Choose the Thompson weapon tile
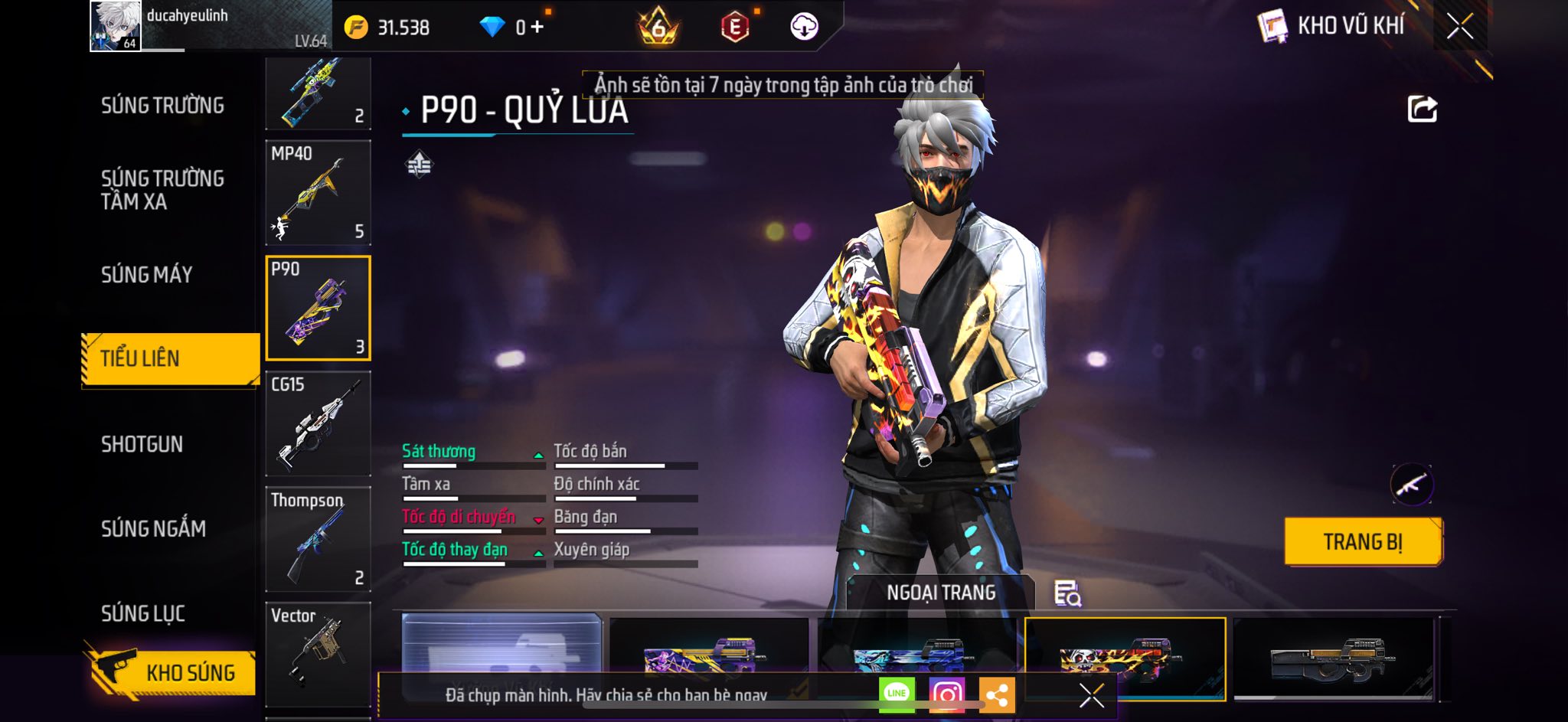Screen dimensions: 1568x722 click(318, 538)
